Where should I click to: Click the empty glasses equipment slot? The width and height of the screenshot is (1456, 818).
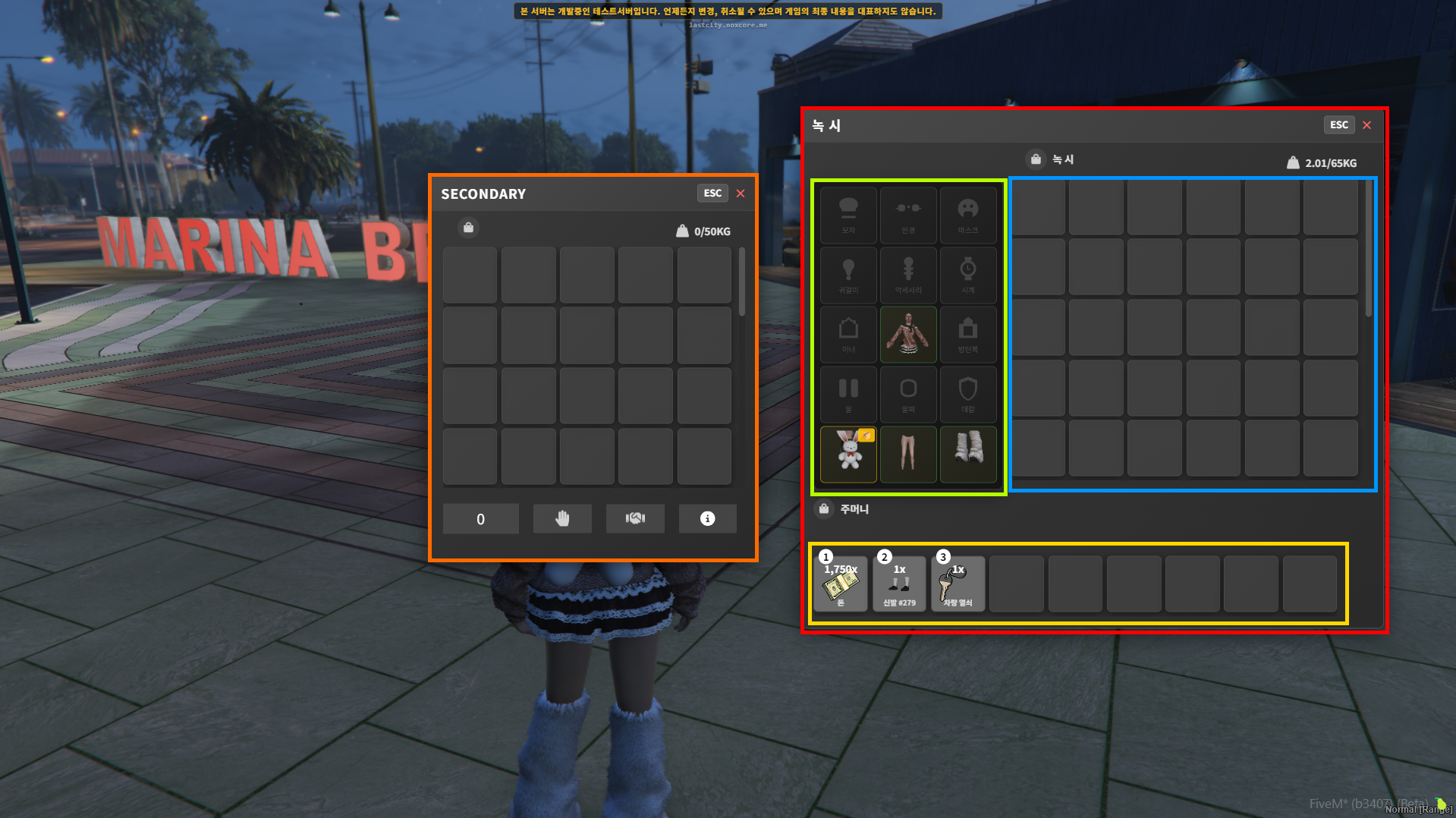[908, 215]
